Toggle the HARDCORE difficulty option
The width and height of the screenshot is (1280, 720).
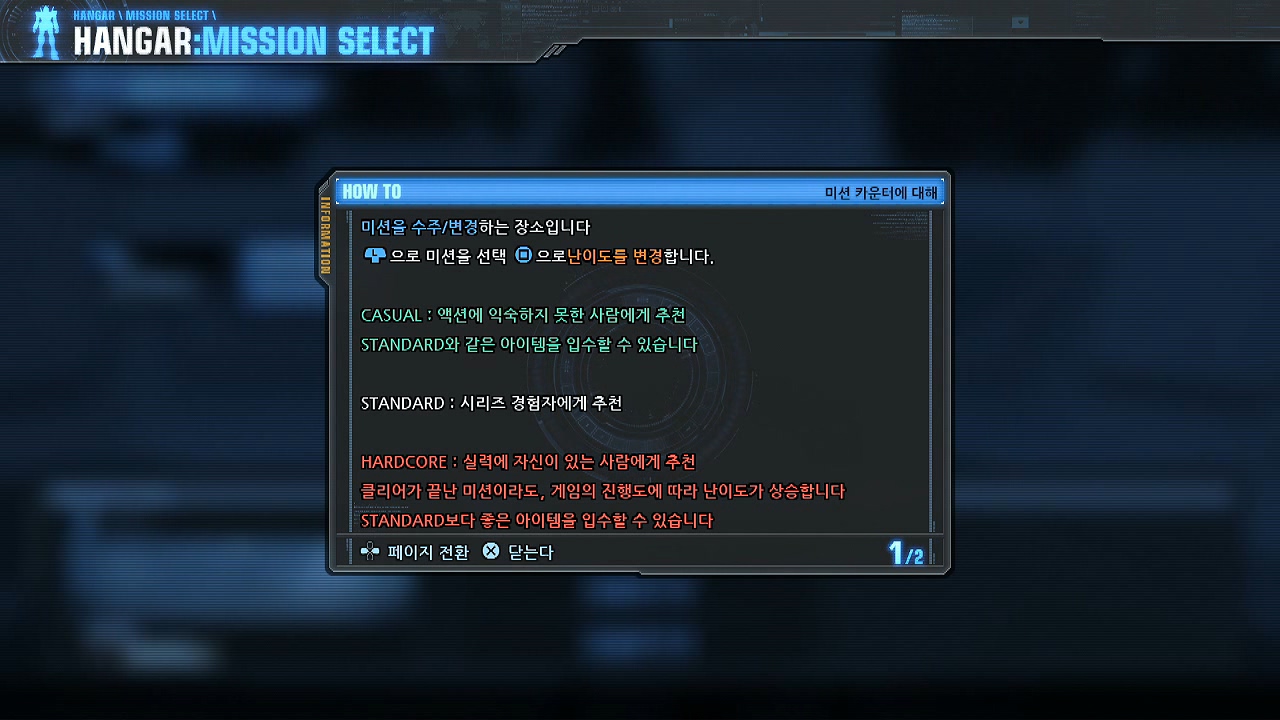[402, 462]
